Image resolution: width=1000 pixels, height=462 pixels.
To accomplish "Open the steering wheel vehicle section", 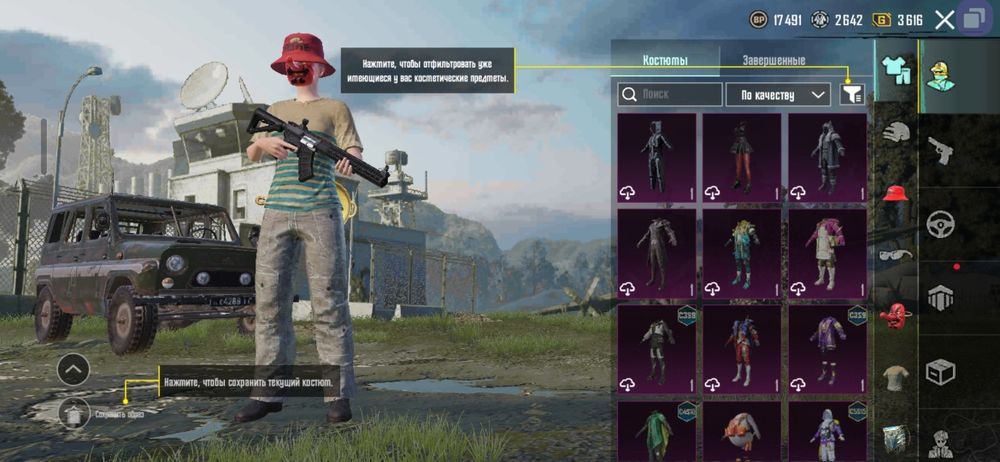I will pyautogui.click(x=940, y=224).
